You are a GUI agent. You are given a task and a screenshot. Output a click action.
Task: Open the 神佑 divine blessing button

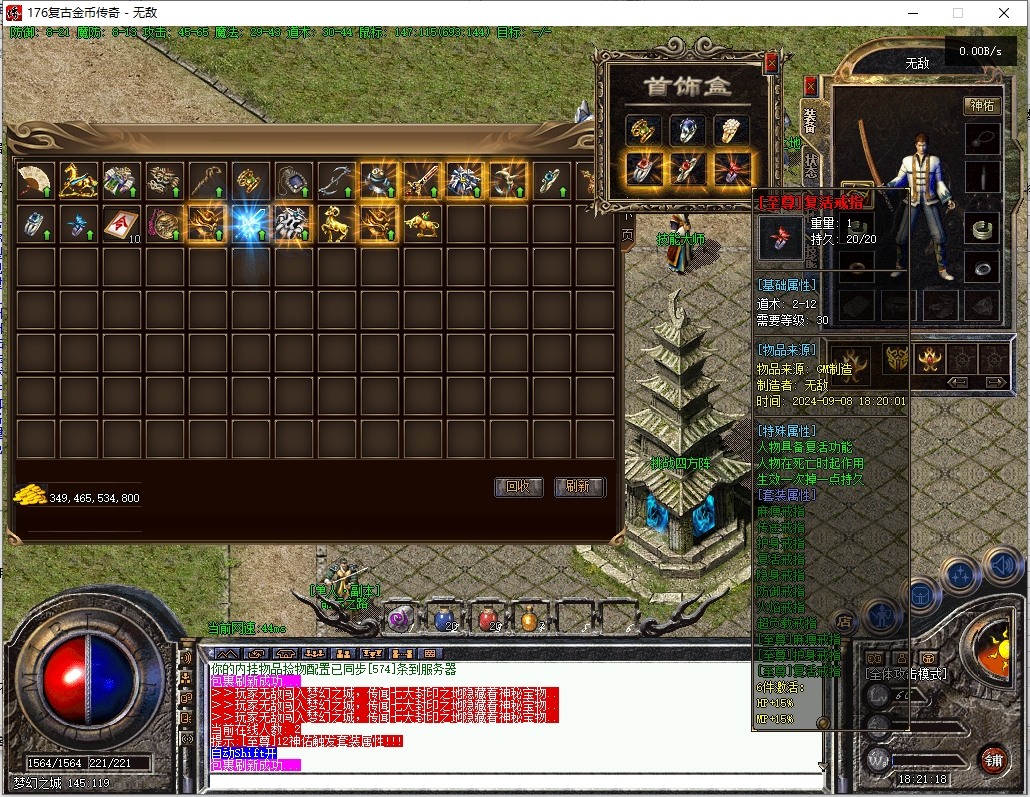981,105
